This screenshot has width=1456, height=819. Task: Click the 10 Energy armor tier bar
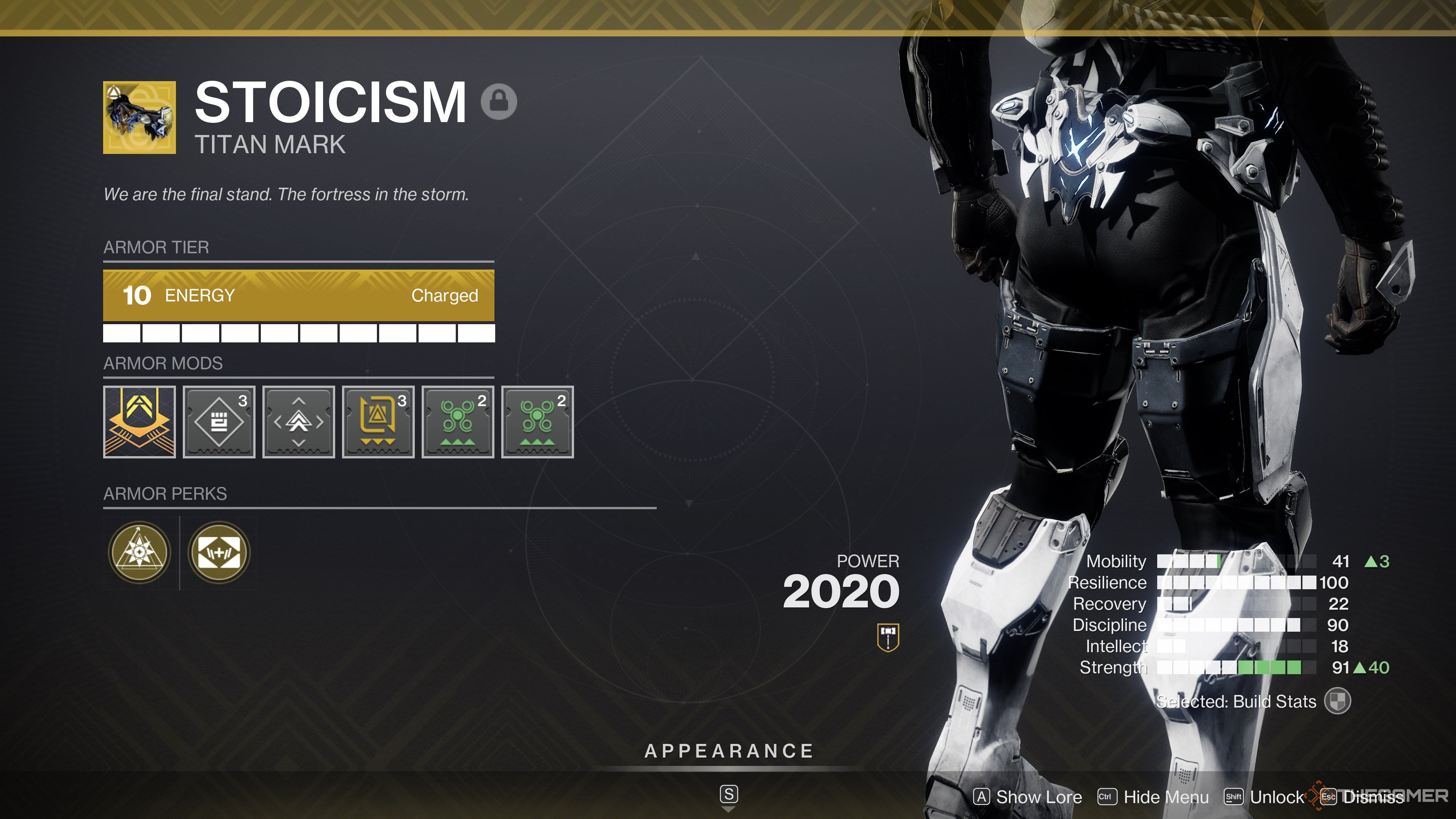point(298,295)
